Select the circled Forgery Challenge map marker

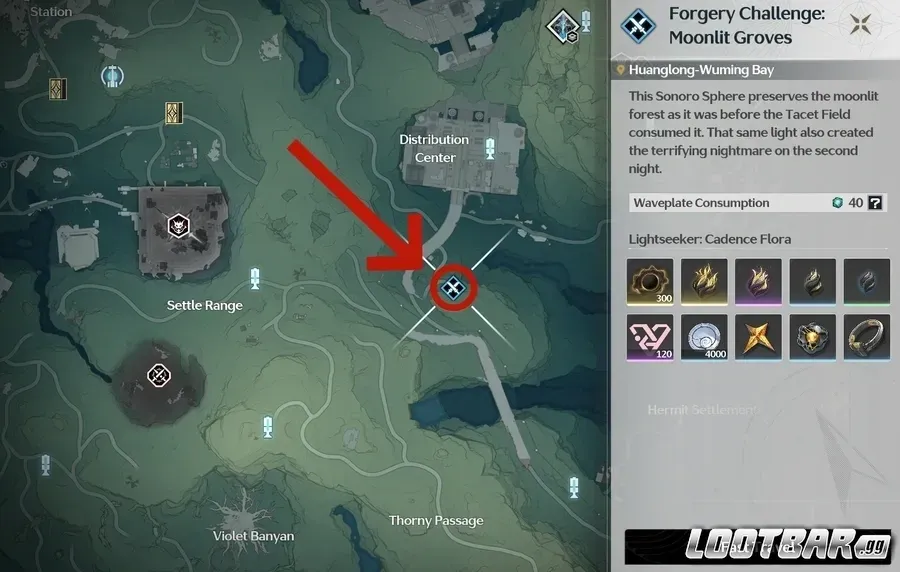tap(453, 289)
